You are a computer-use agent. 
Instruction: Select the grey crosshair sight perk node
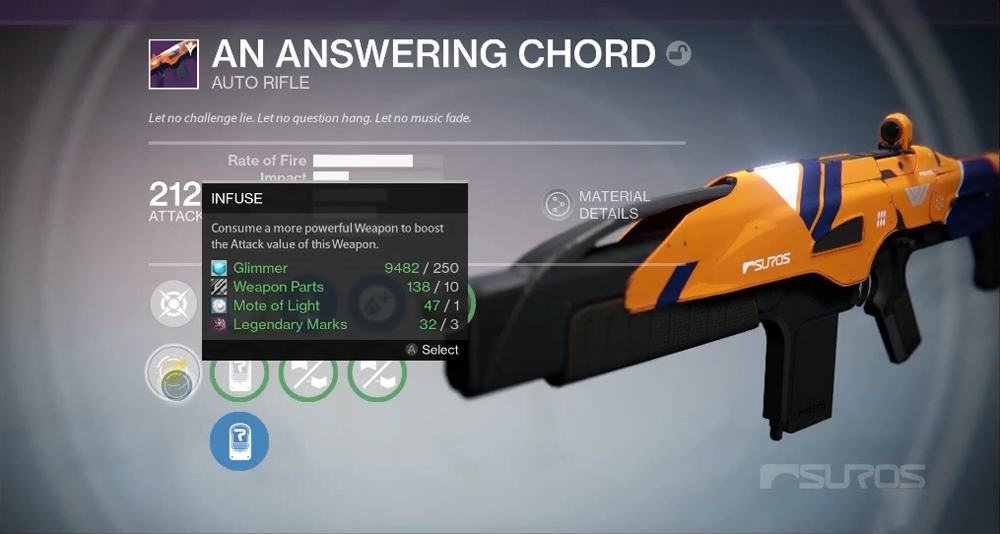[174, 304]
